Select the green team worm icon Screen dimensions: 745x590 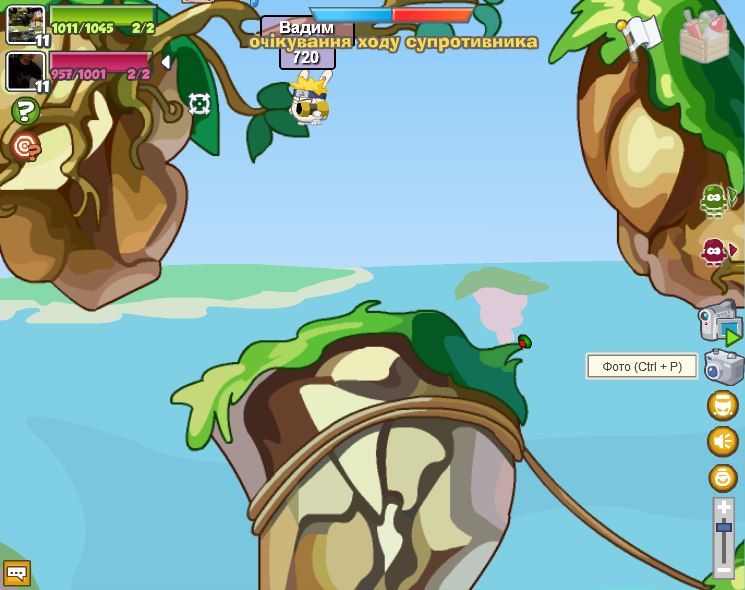pos(715,200)
